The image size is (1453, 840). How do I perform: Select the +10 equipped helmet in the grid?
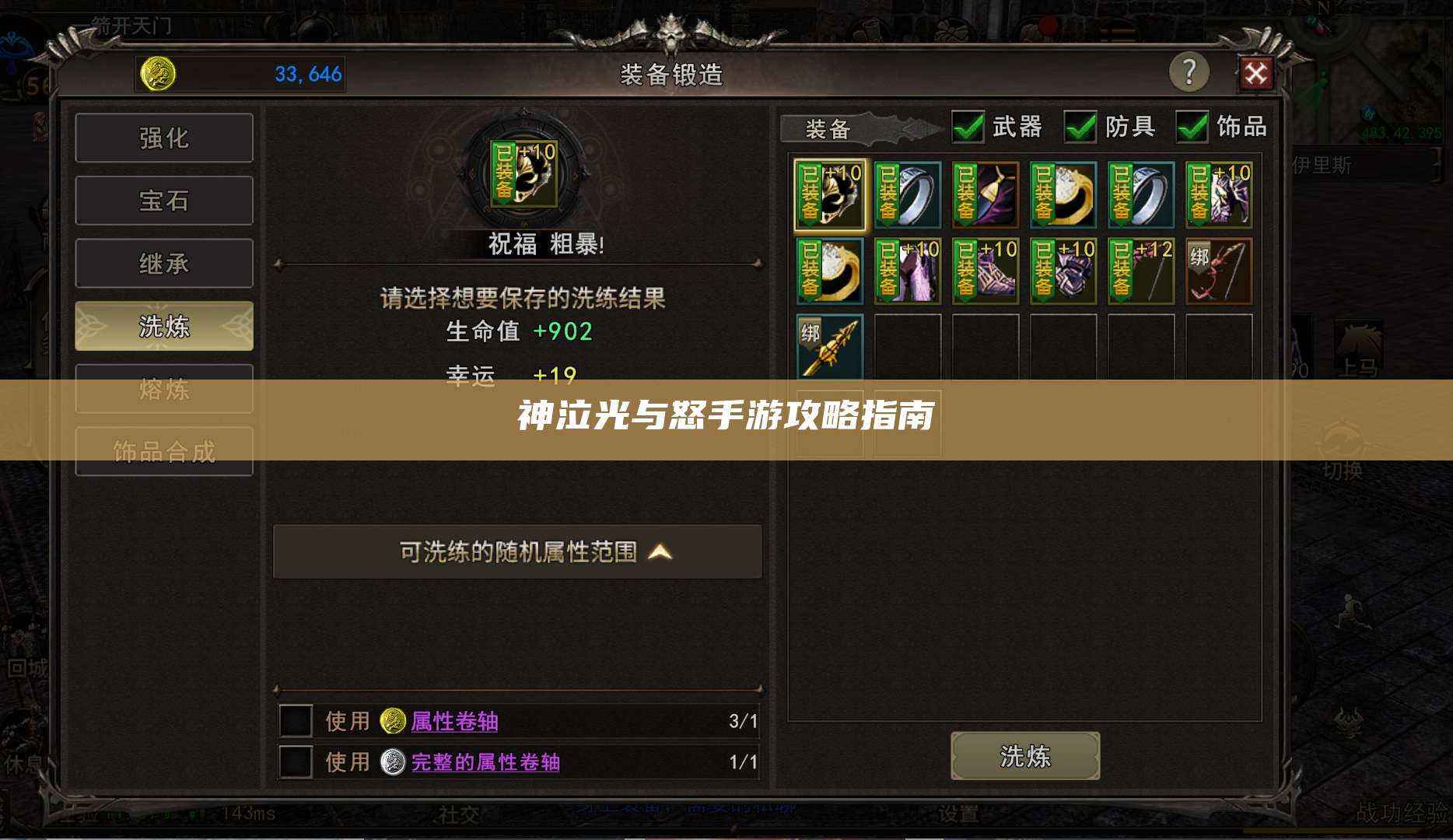point(829,194)
